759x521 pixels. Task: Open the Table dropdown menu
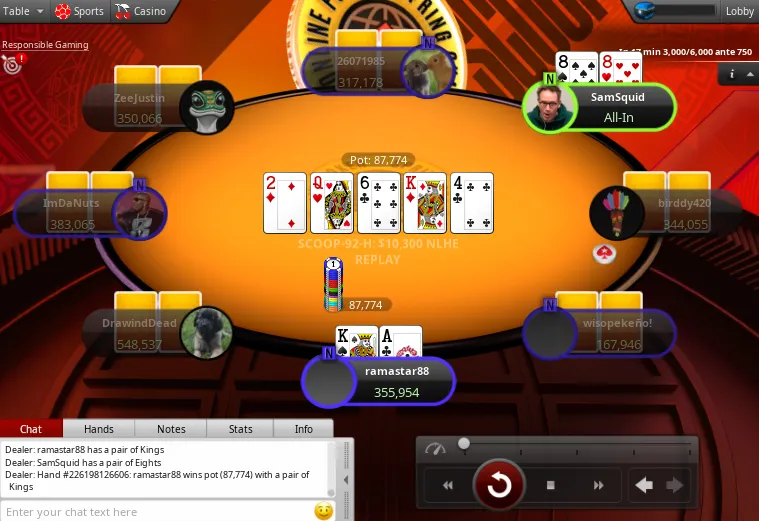coord(22,11)
